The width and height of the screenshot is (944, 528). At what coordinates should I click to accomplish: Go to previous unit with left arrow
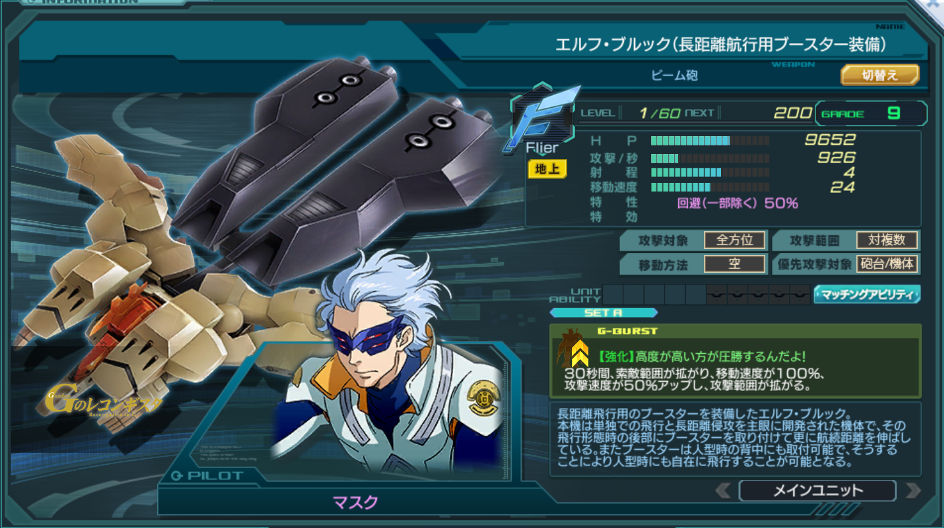point(724,490)
